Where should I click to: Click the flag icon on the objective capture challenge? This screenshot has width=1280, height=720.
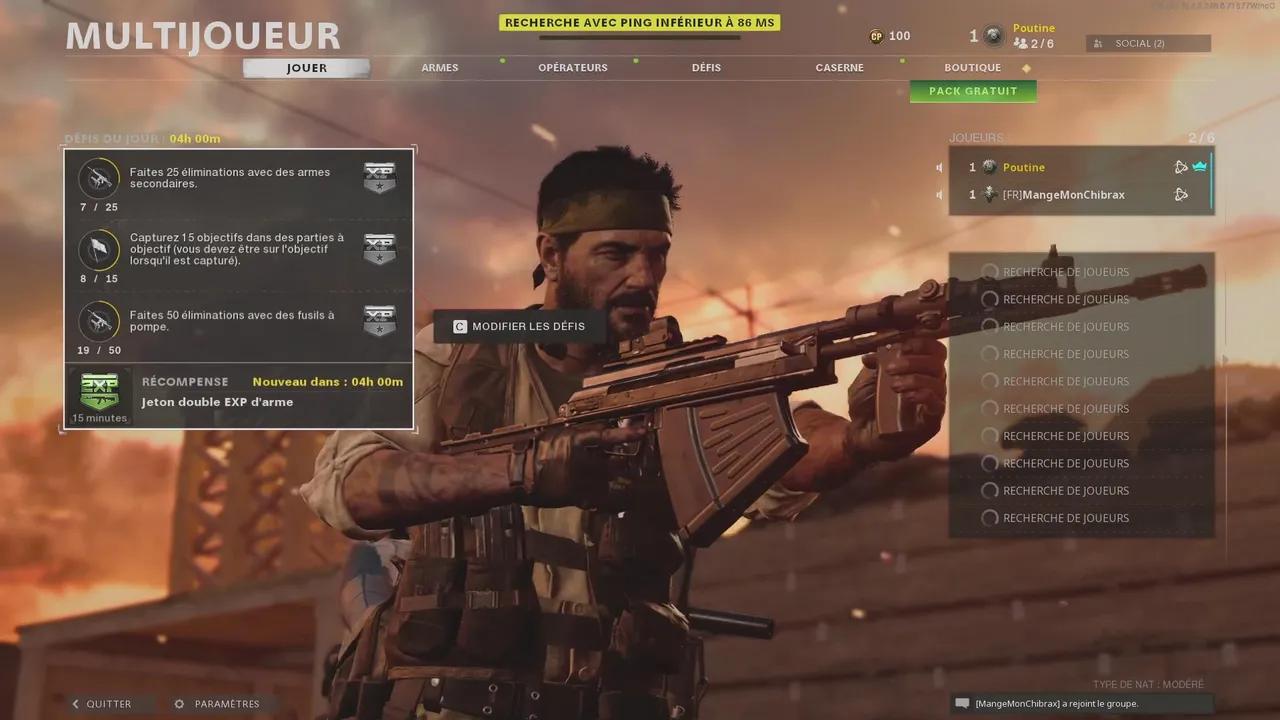(98, 250)
